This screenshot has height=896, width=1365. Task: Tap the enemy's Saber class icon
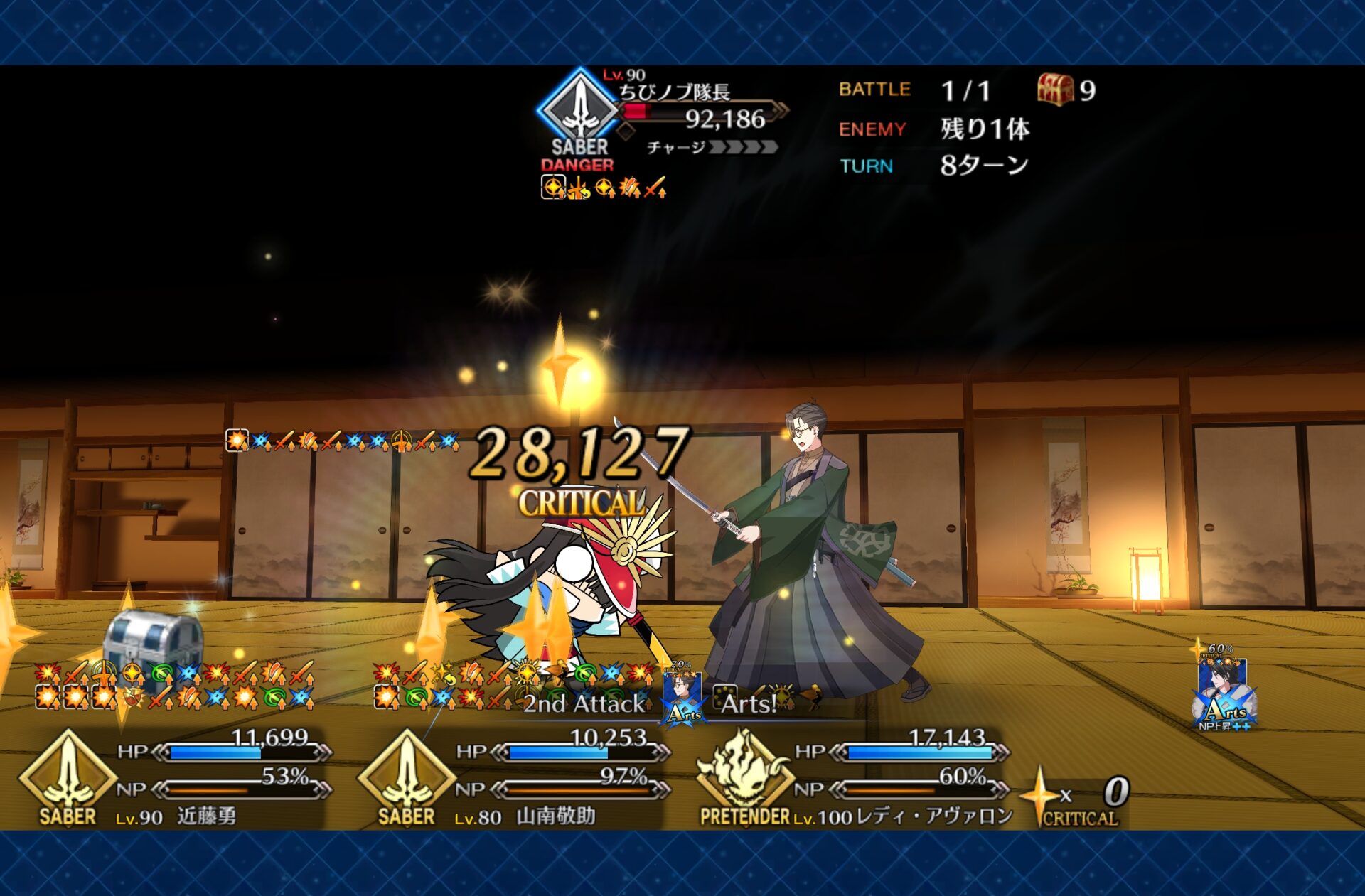[580, 108]
